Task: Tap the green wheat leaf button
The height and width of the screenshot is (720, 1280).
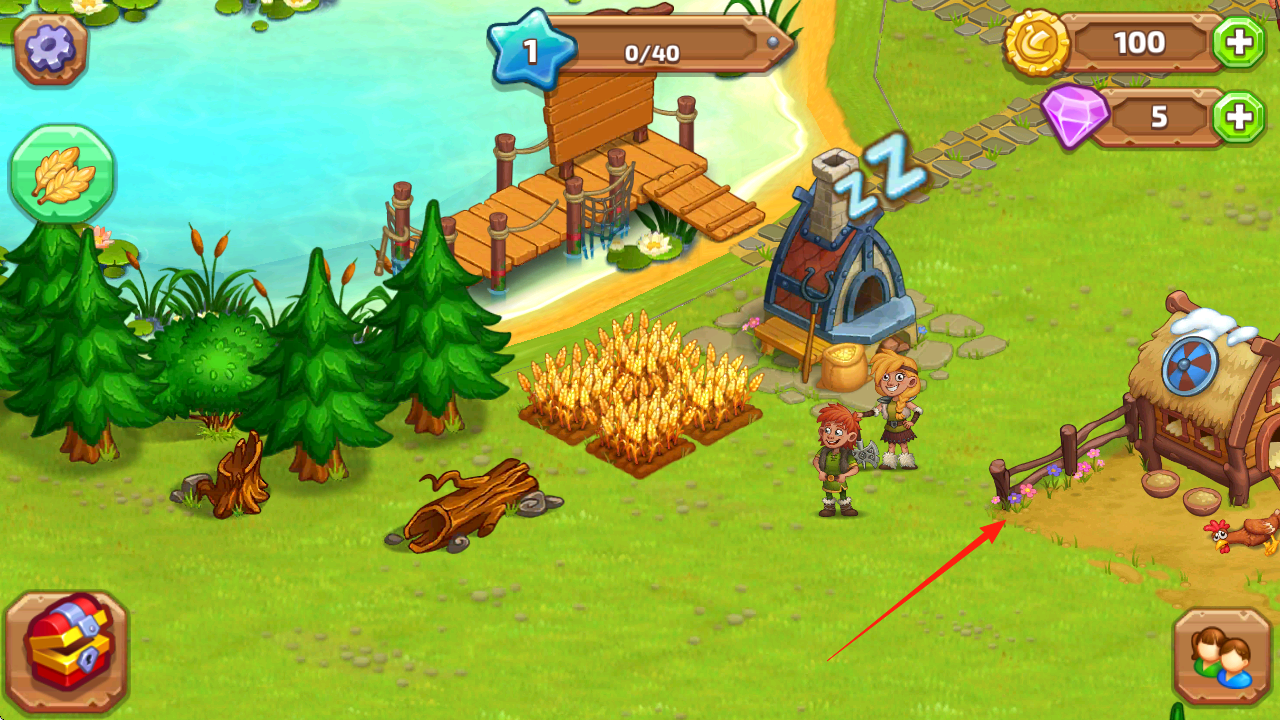Action: tap(62, 175)
